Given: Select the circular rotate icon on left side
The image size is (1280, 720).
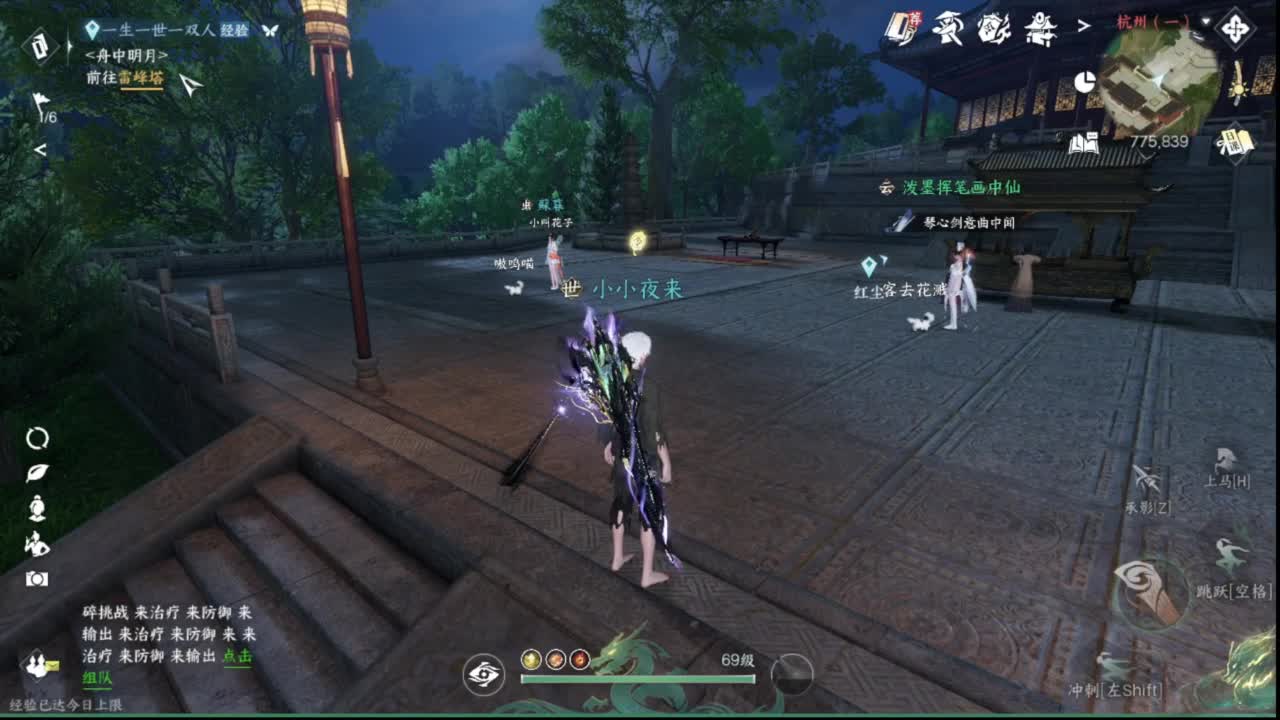Looking at the screenshot, I should pyautogui.click(x=38, y=438).
